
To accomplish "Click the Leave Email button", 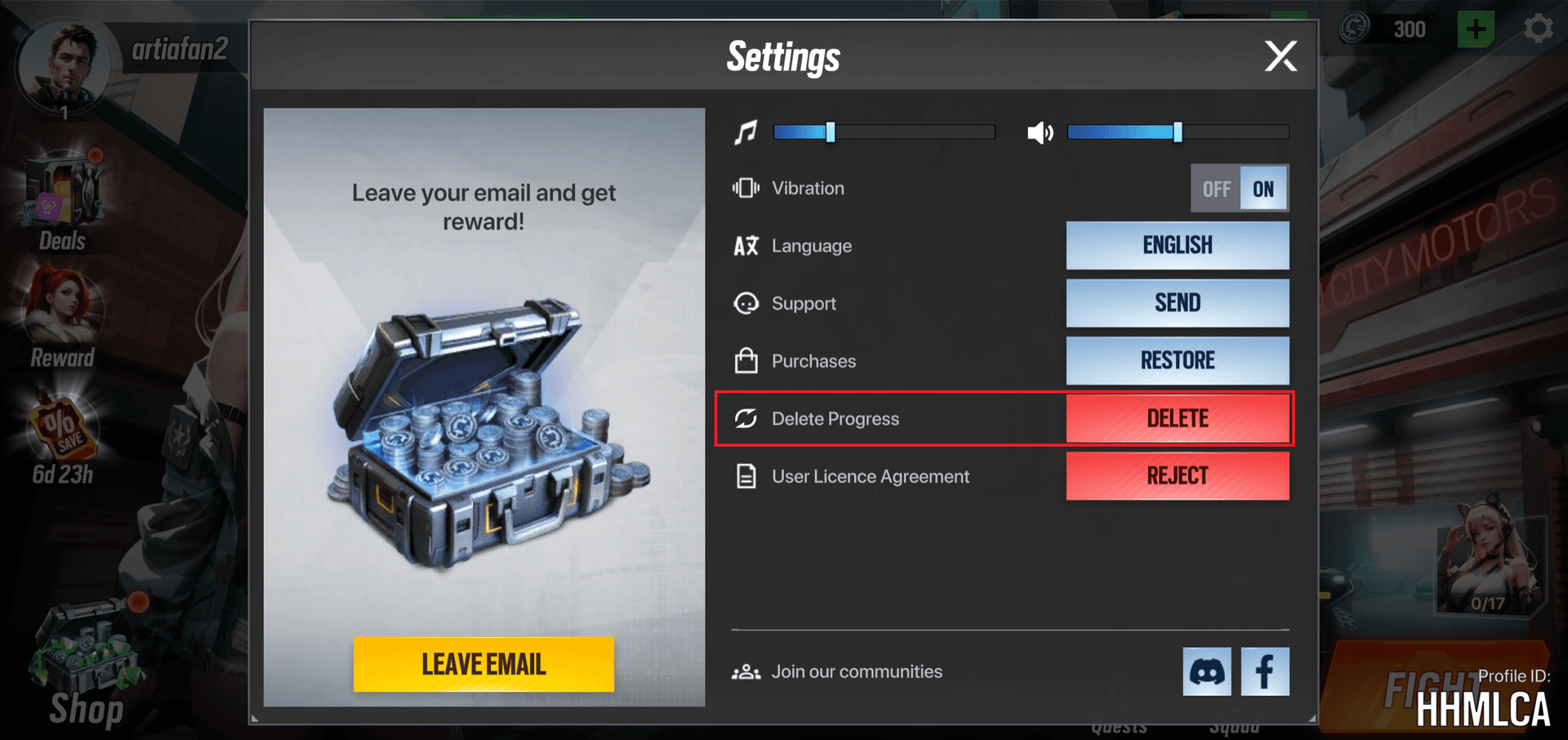I will coord(483,664).
